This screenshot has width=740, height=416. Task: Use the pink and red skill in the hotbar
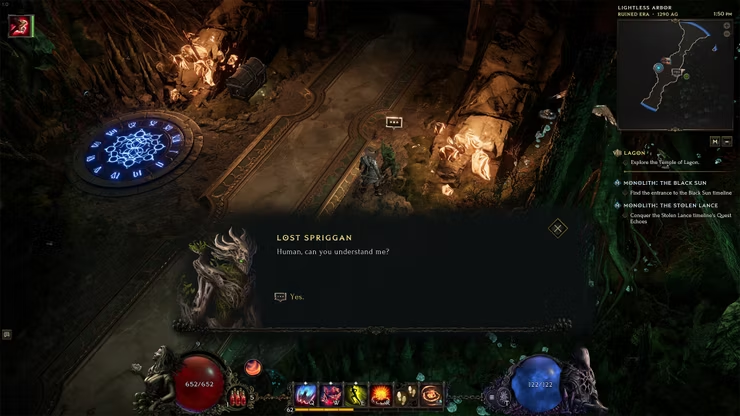(x=332, y=394)
